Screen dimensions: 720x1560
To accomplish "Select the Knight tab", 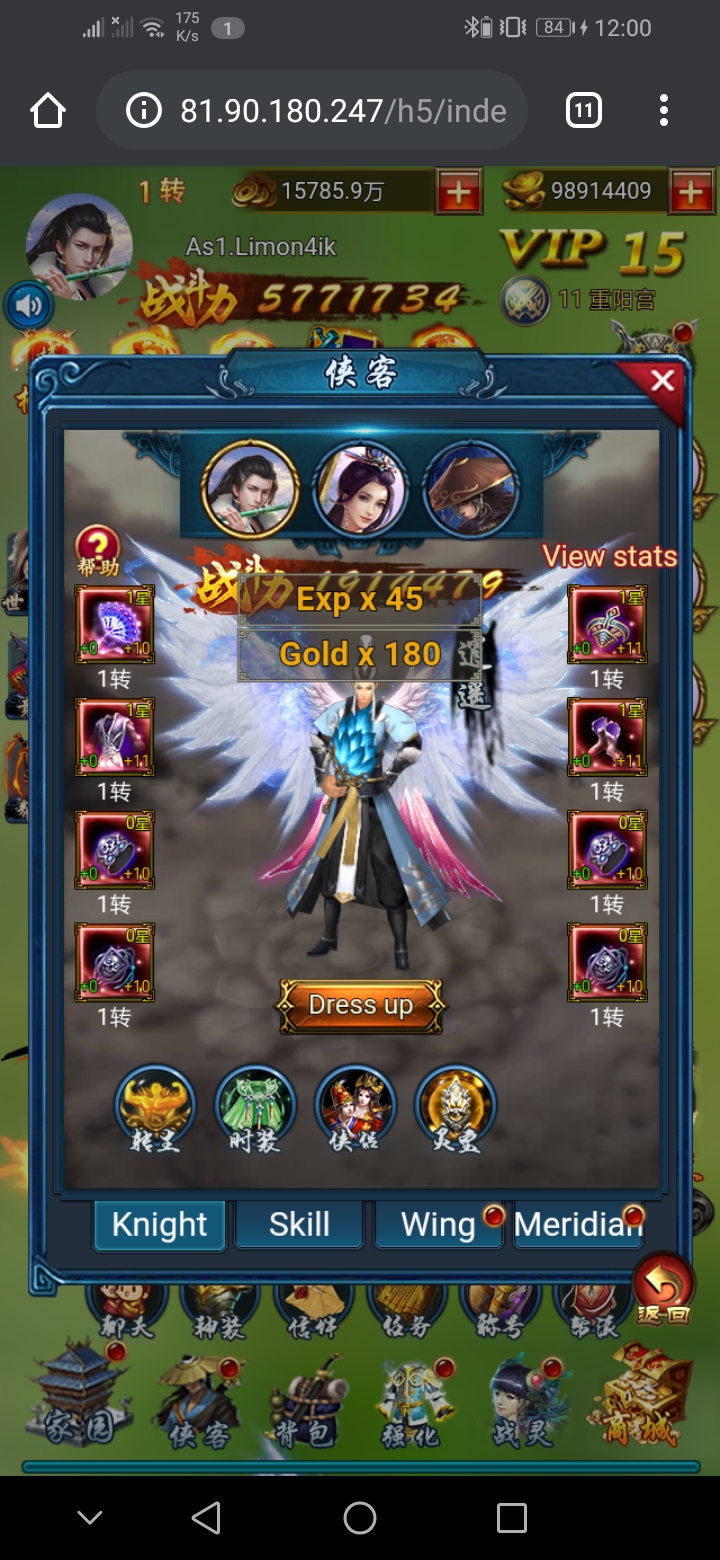I will [x=160, y=1225].
